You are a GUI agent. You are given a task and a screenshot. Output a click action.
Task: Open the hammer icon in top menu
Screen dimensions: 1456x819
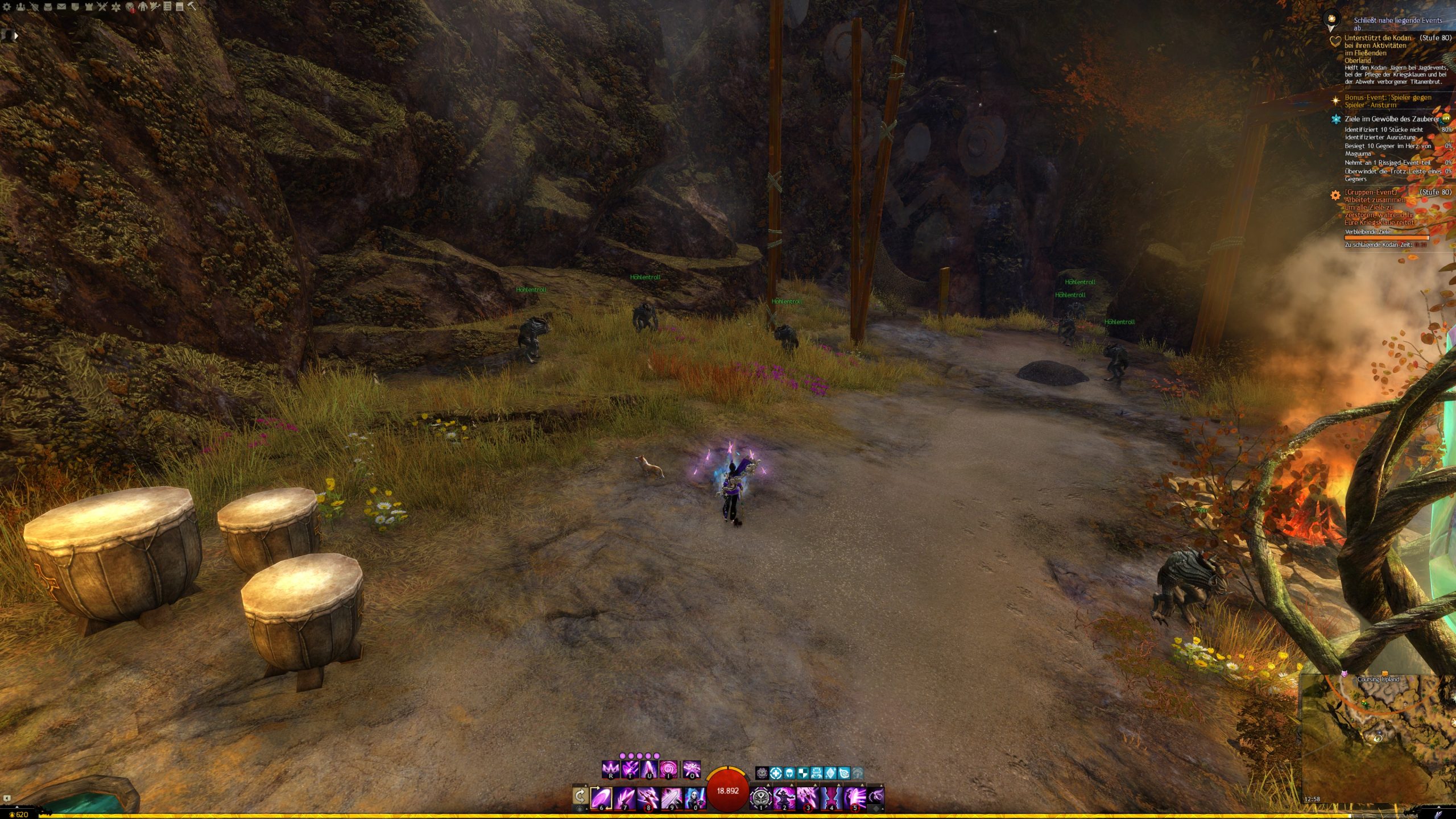coord(192,6)
